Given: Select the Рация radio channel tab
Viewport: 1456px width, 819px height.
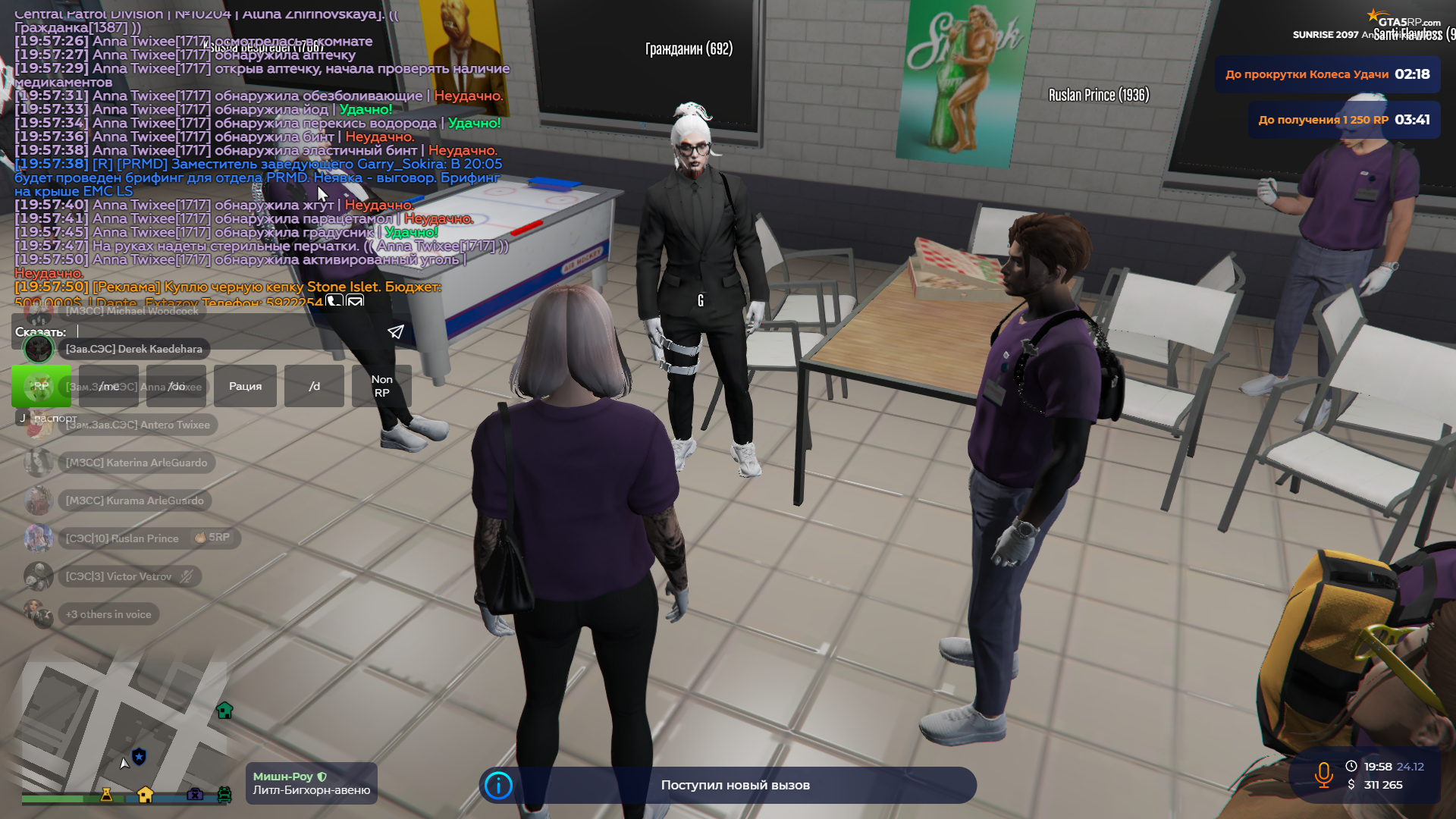Looking at the screenshot, I should coord(244,386).
